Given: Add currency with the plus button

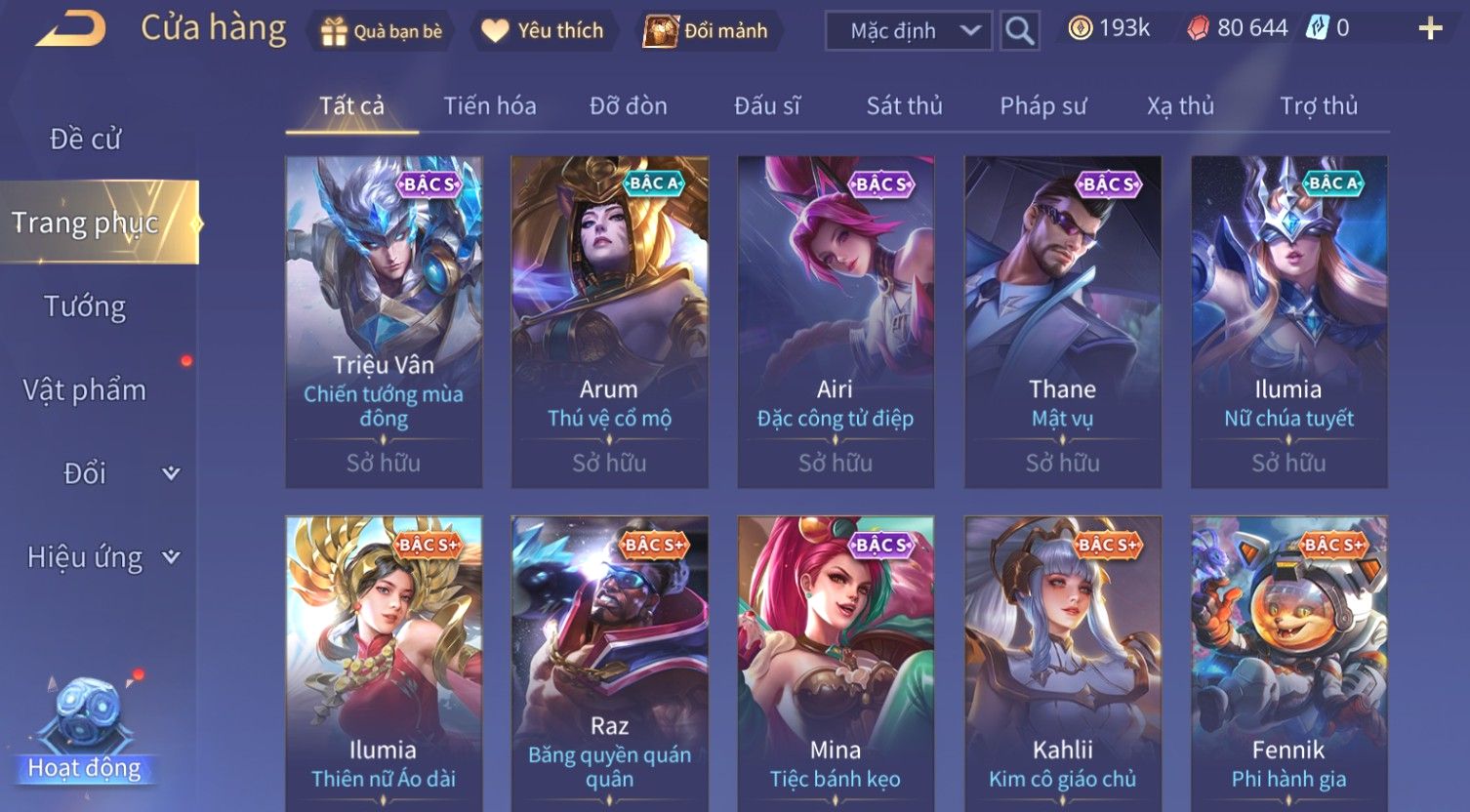Looking at the screenshot, I should (x=1430, y=29).
